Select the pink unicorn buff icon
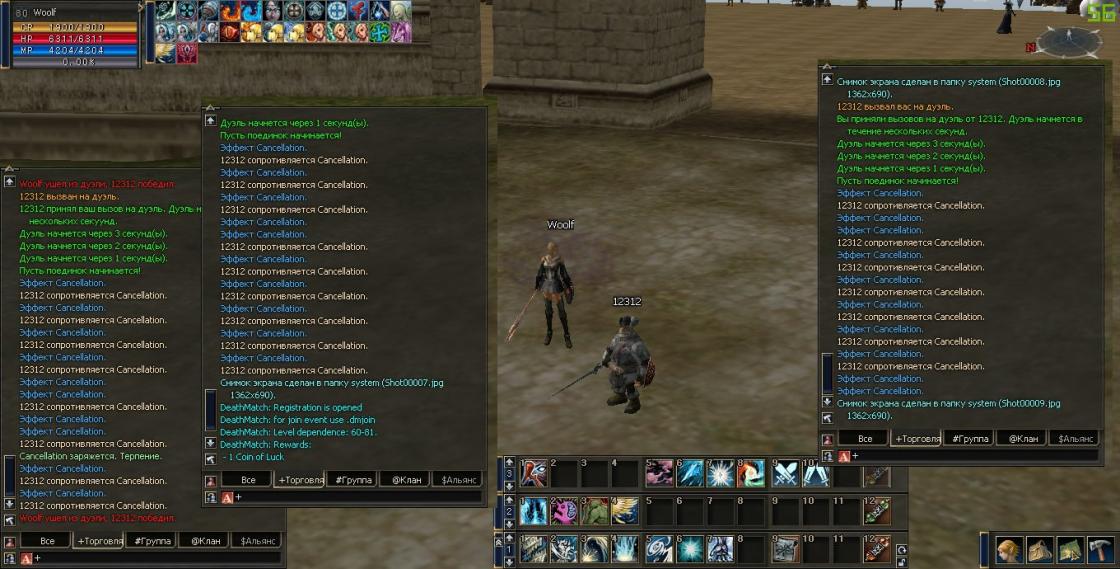The width and height of the screenshot is (1120, 569). click(x=401, y=32)
